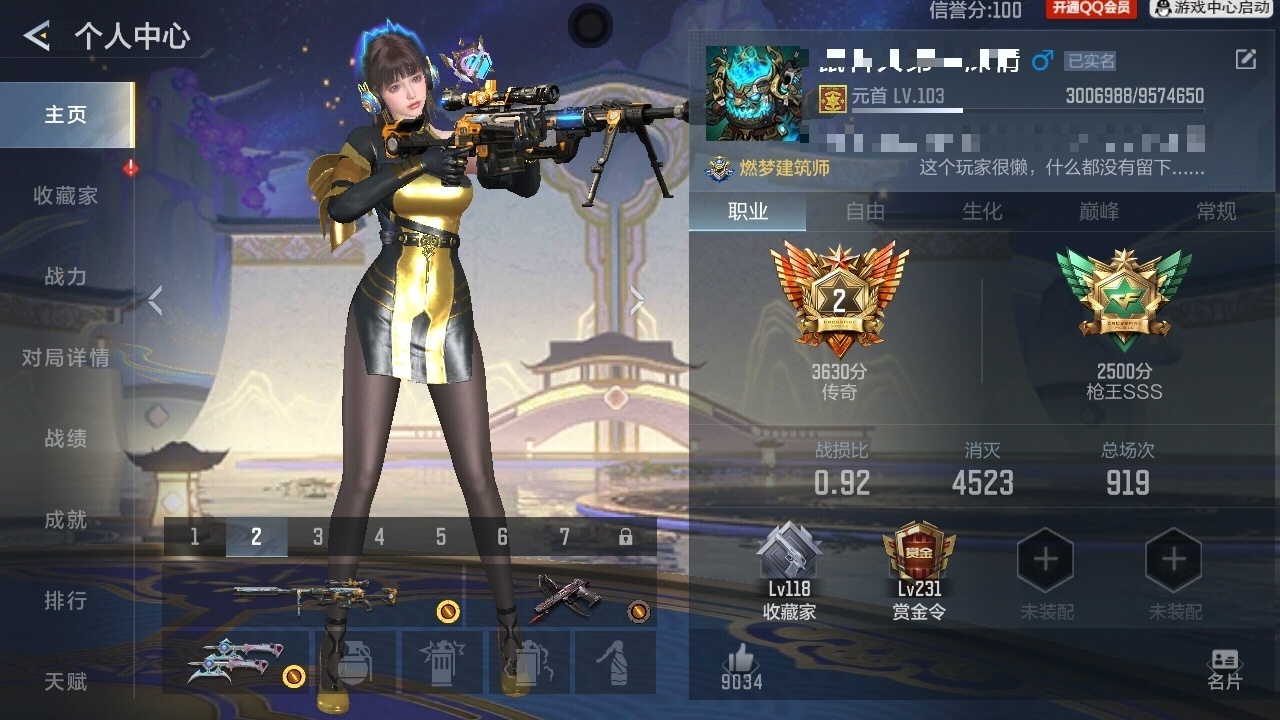This screenshot has width=1280, height=720.
Task: Rotate to next character with right arrow
Action: [637, 300]
